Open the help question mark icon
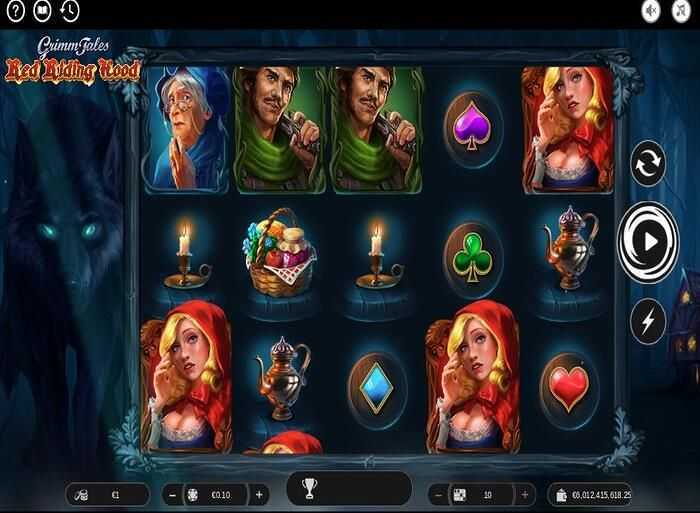Screen dimensions: 700x513 coord(14,11)
